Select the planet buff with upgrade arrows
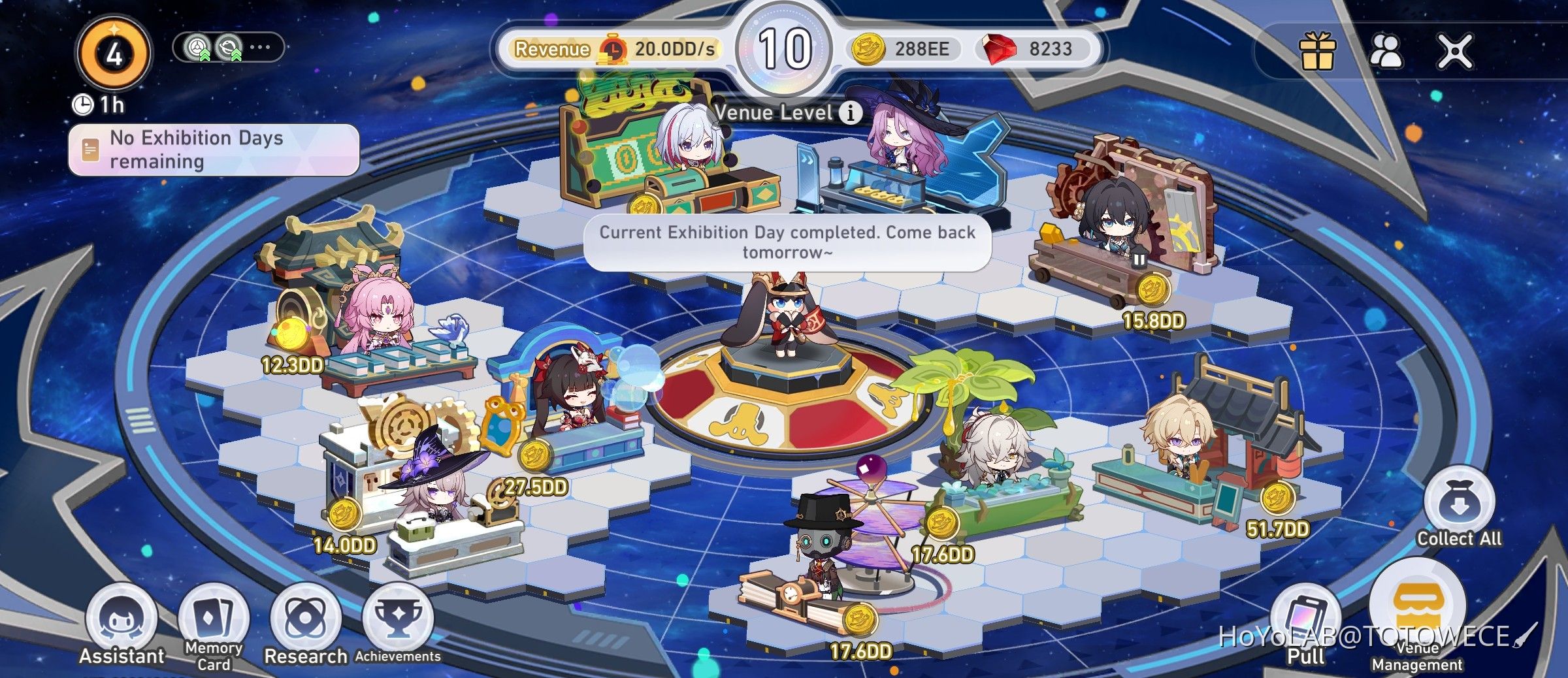Screen dimensions: 1568x678 [x=230, y=47]
